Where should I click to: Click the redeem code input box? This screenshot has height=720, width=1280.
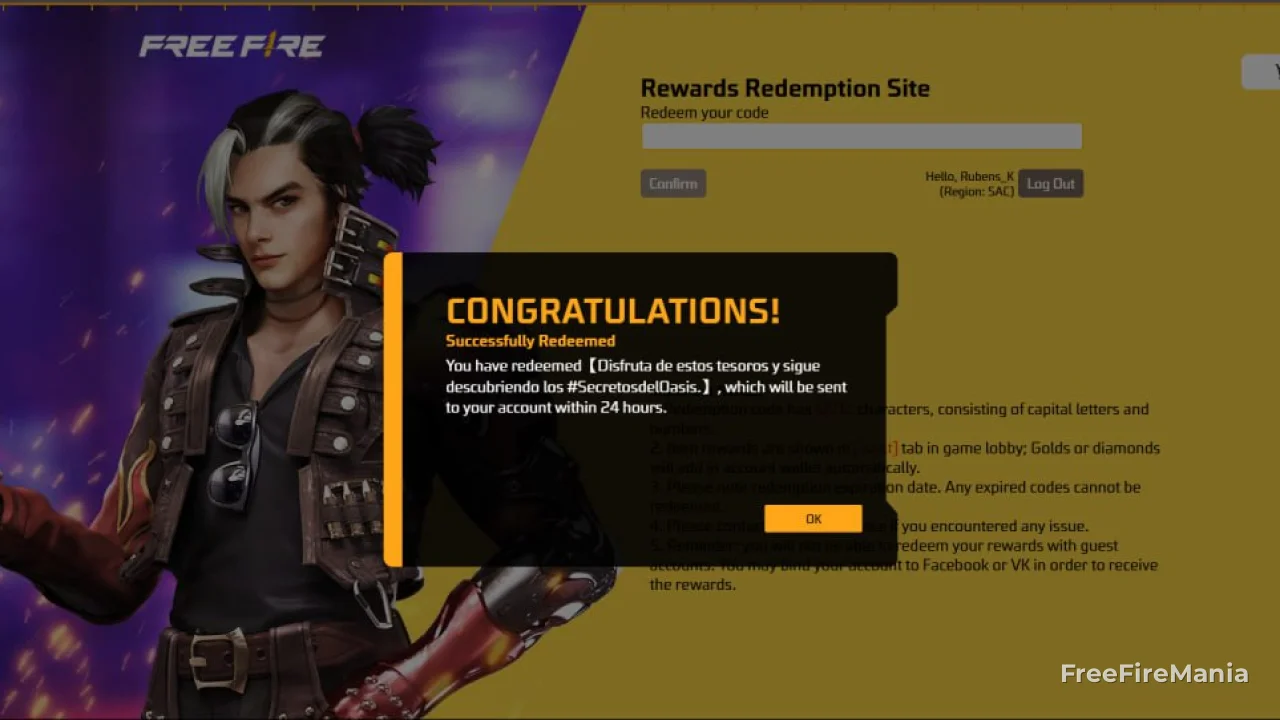[861, 136]
